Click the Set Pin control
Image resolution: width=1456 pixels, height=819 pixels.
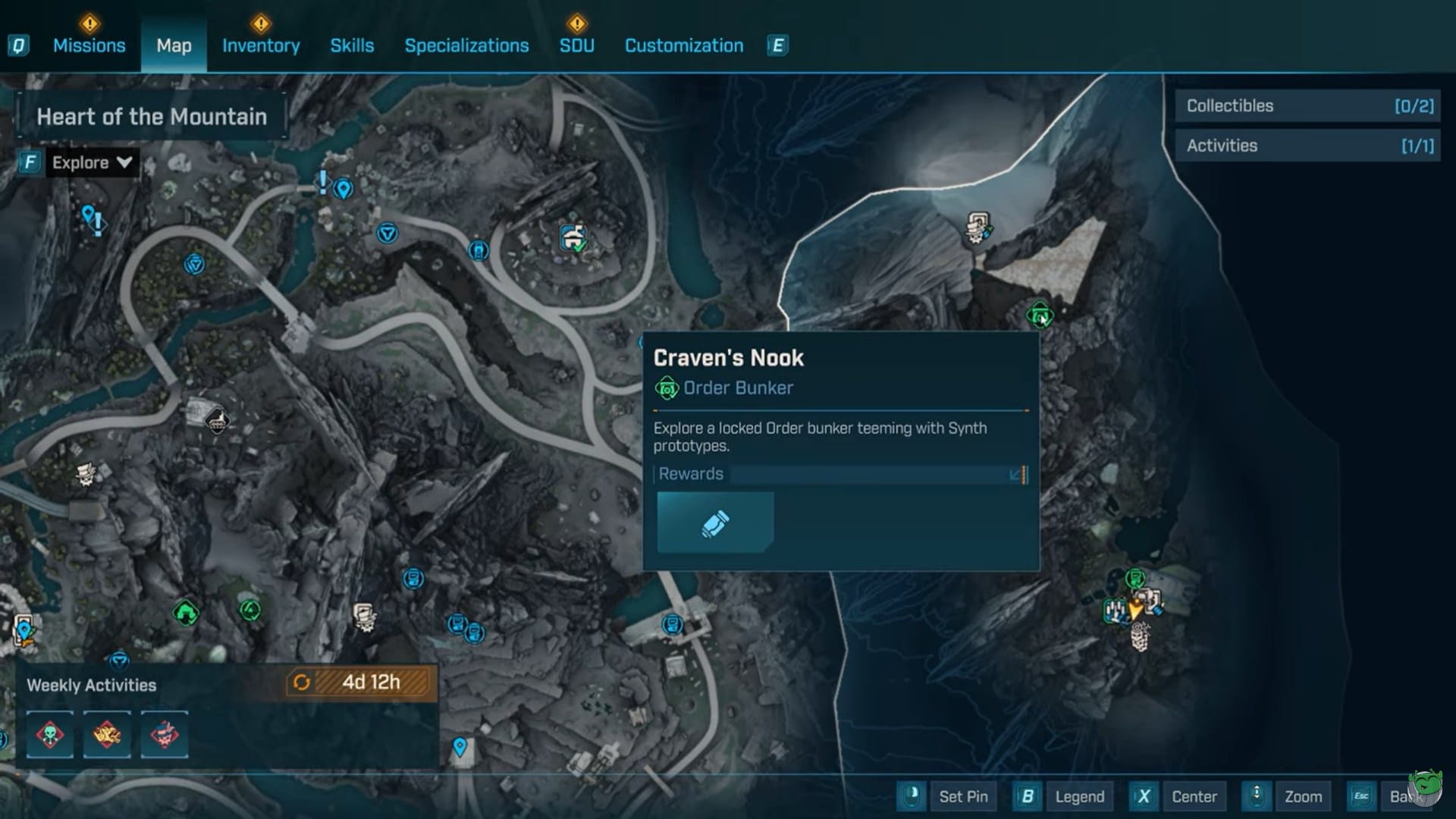point(964,796)
